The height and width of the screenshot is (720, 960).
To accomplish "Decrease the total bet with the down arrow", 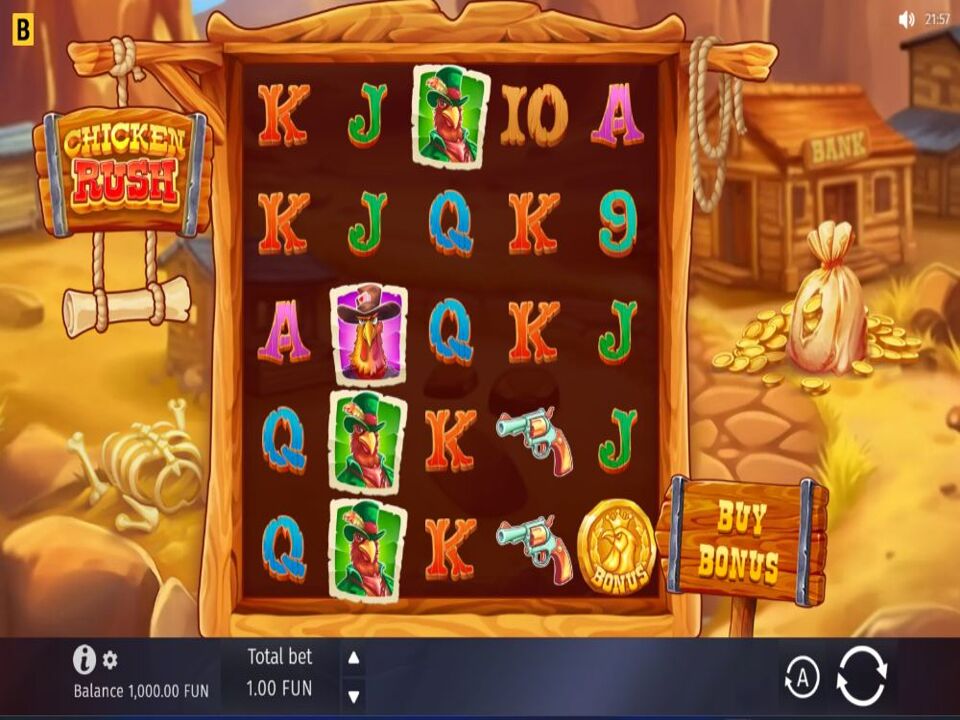I will (353, 694).
